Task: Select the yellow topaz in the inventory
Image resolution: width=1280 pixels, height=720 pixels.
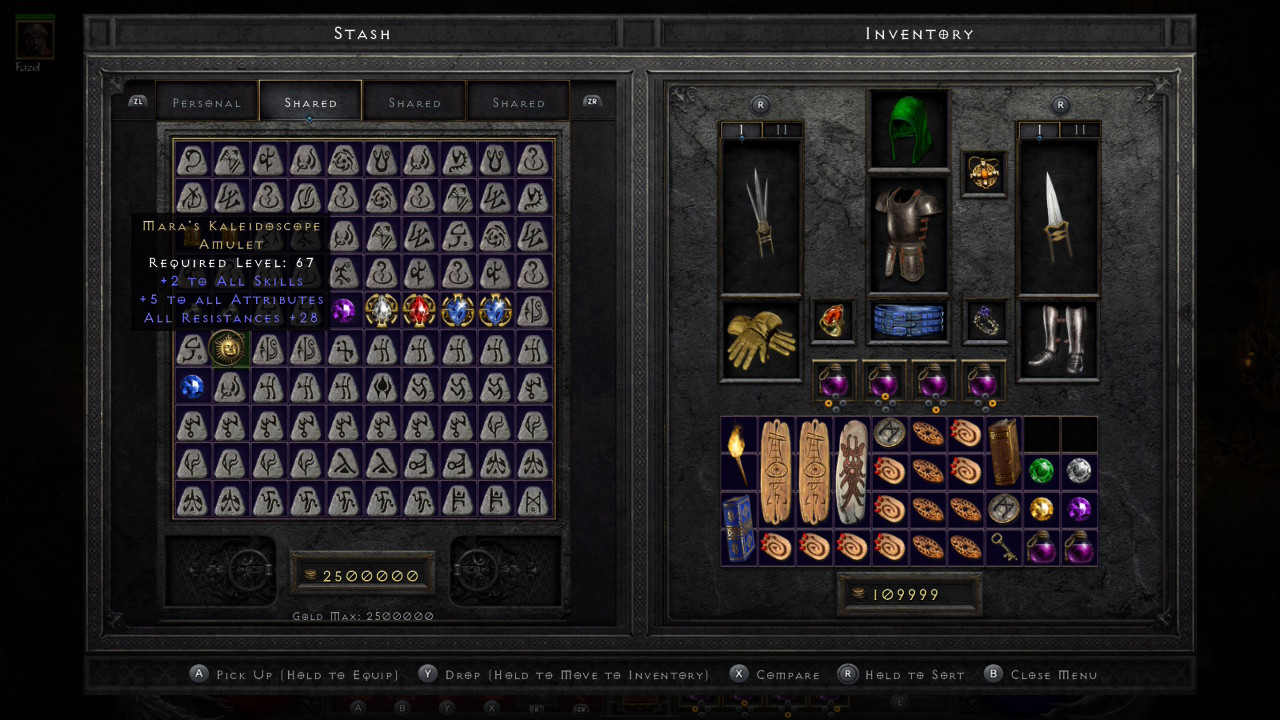Action: coord(1041,509)
